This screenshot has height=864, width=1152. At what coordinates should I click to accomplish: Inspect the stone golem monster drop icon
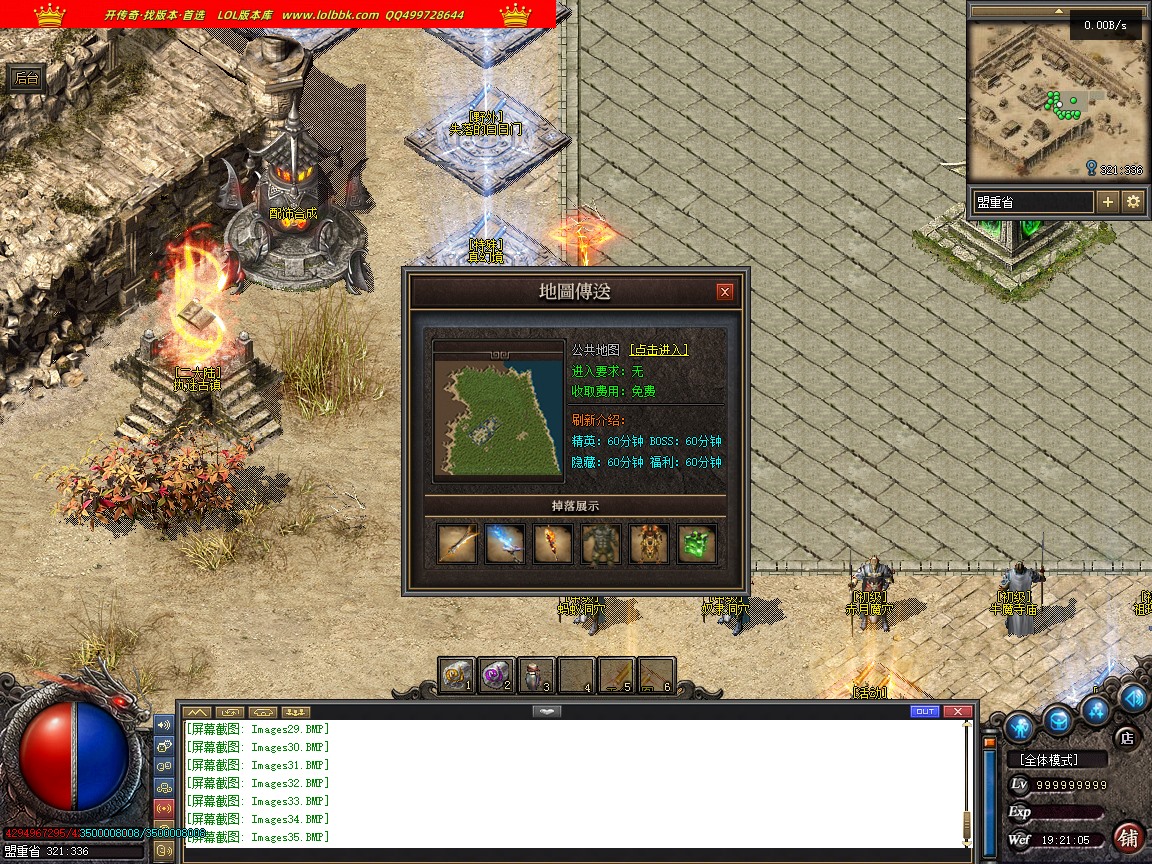pos(601,544)
